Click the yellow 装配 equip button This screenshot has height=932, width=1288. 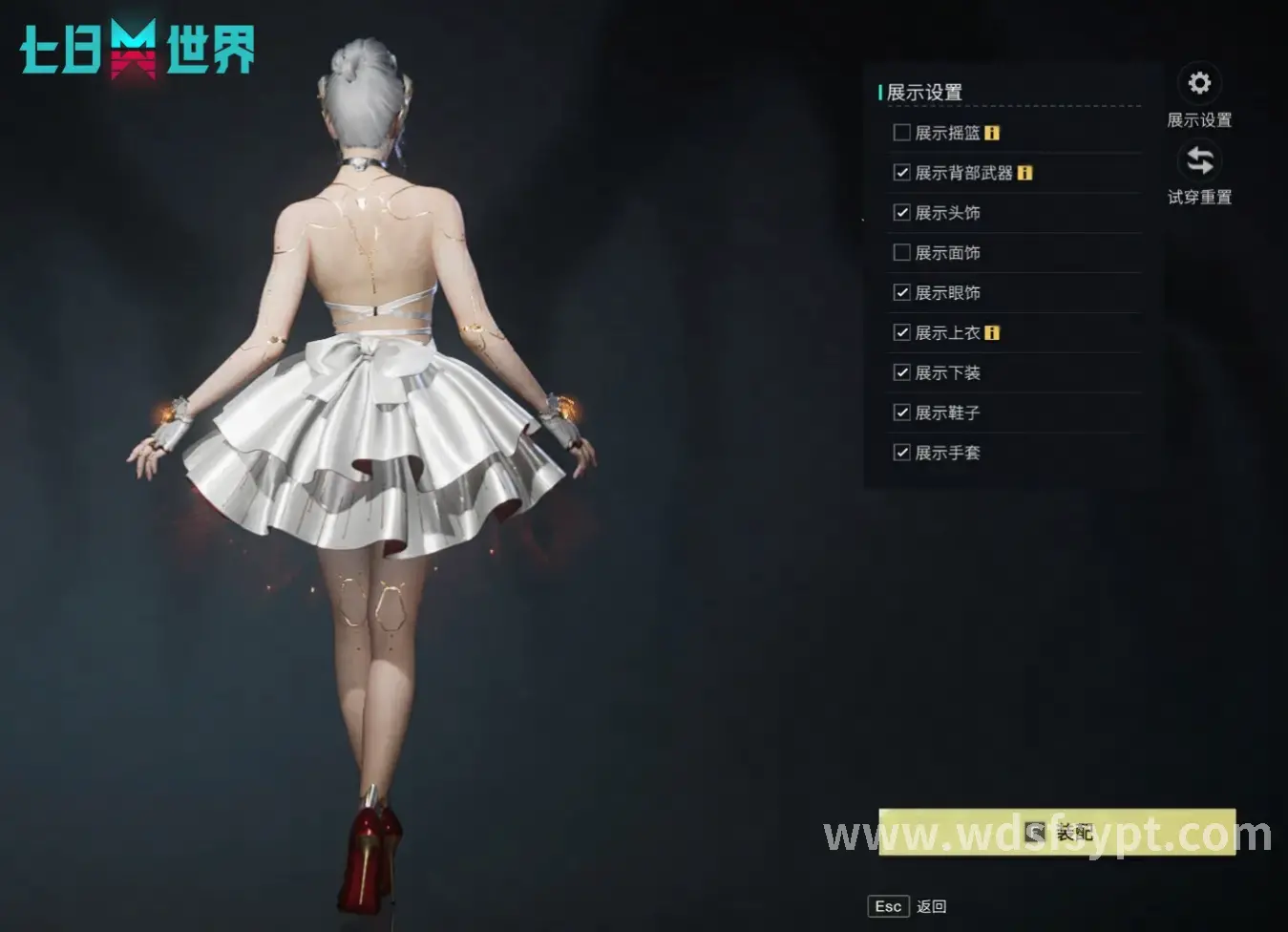click(1057, 833)
